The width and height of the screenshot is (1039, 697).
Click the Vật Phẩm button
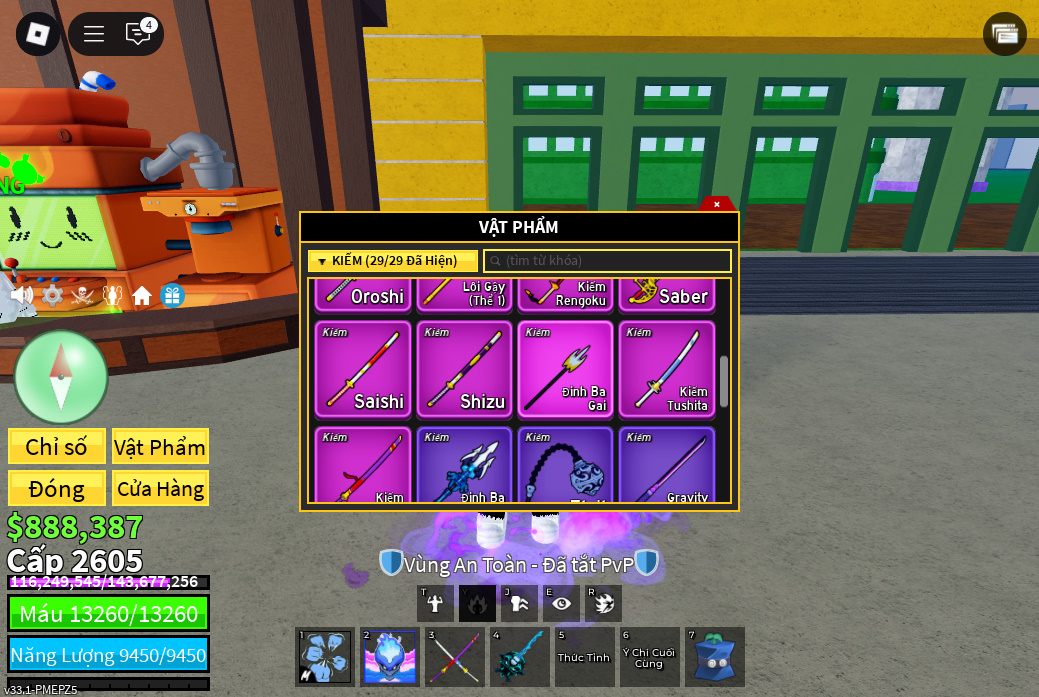point(160,447)
